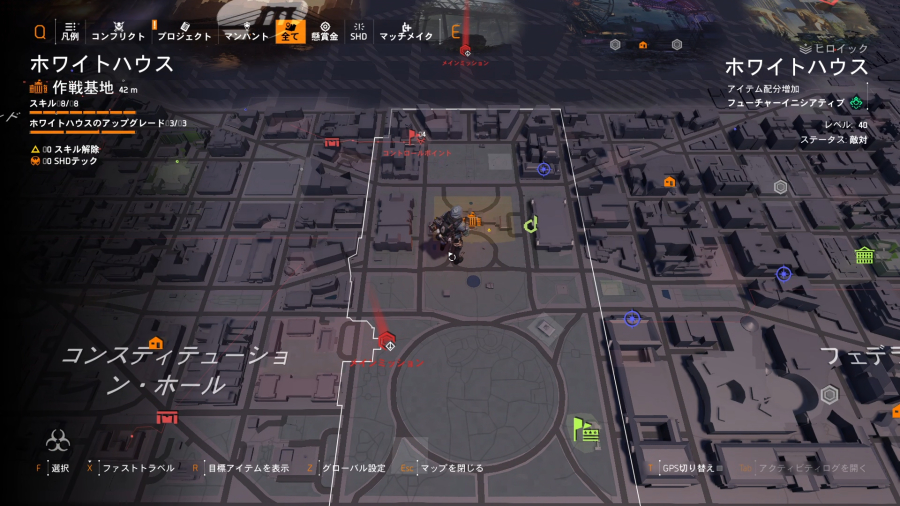900x506 pixels.
Task: Switch to the コンフリクト tab
Action: pos(118,30)
